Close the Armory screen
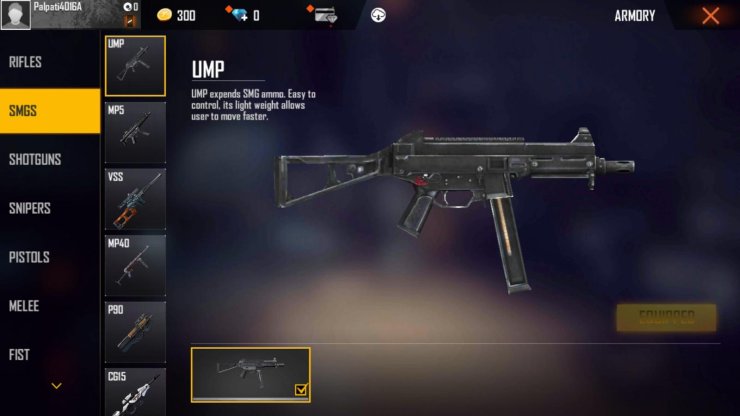The width and height of the screenshot is (740, 416). pos(710,16)
